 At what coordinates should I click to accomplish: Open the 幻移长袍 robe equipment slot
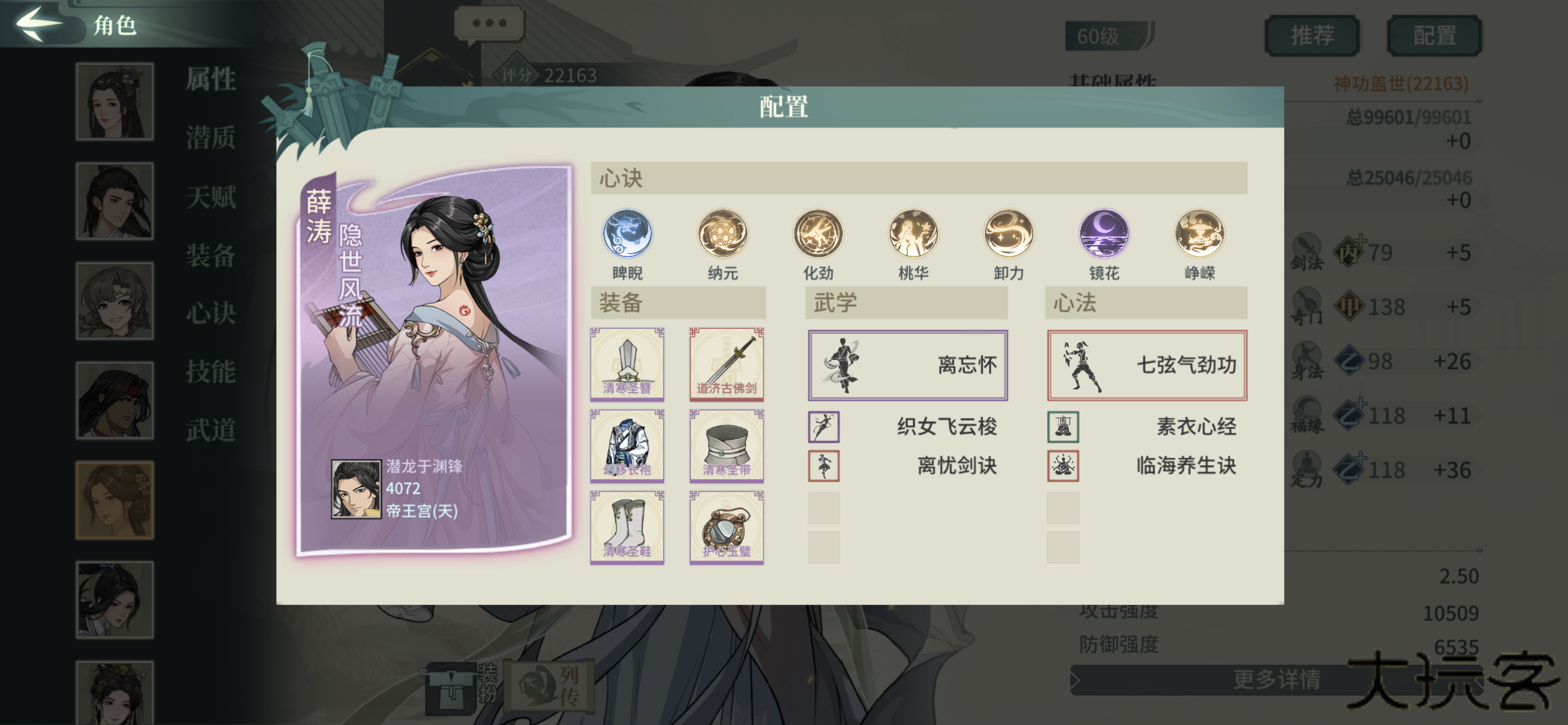tap(628, 446)
